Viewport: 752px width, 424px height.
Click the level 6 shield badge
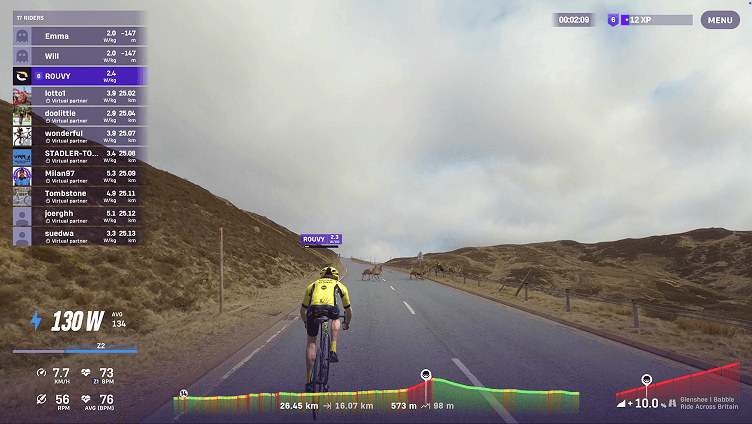pos(613,20)
